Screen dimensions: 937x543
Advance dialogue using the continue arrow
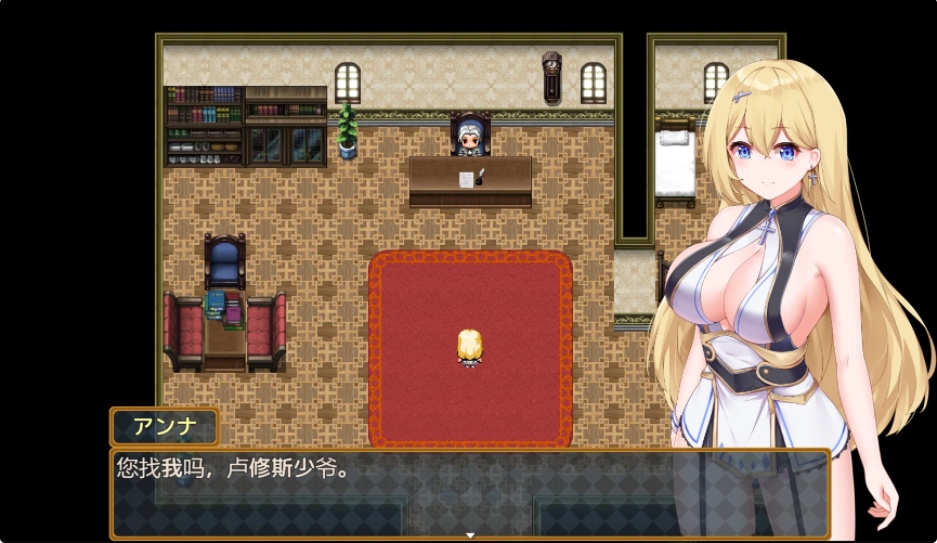[x=468, y=535]
